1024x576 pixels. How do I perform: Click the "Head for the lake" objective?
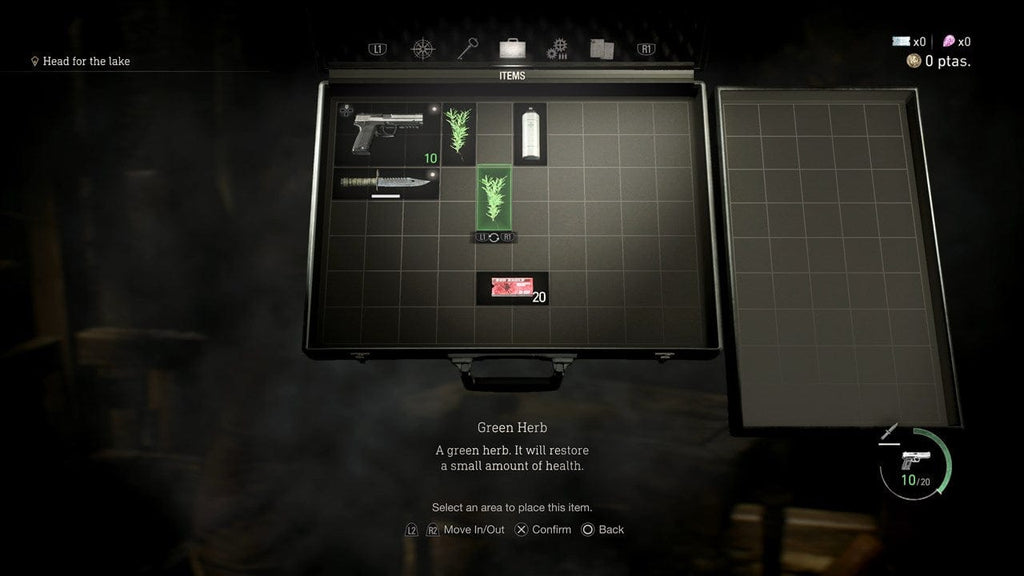[86, 61]
